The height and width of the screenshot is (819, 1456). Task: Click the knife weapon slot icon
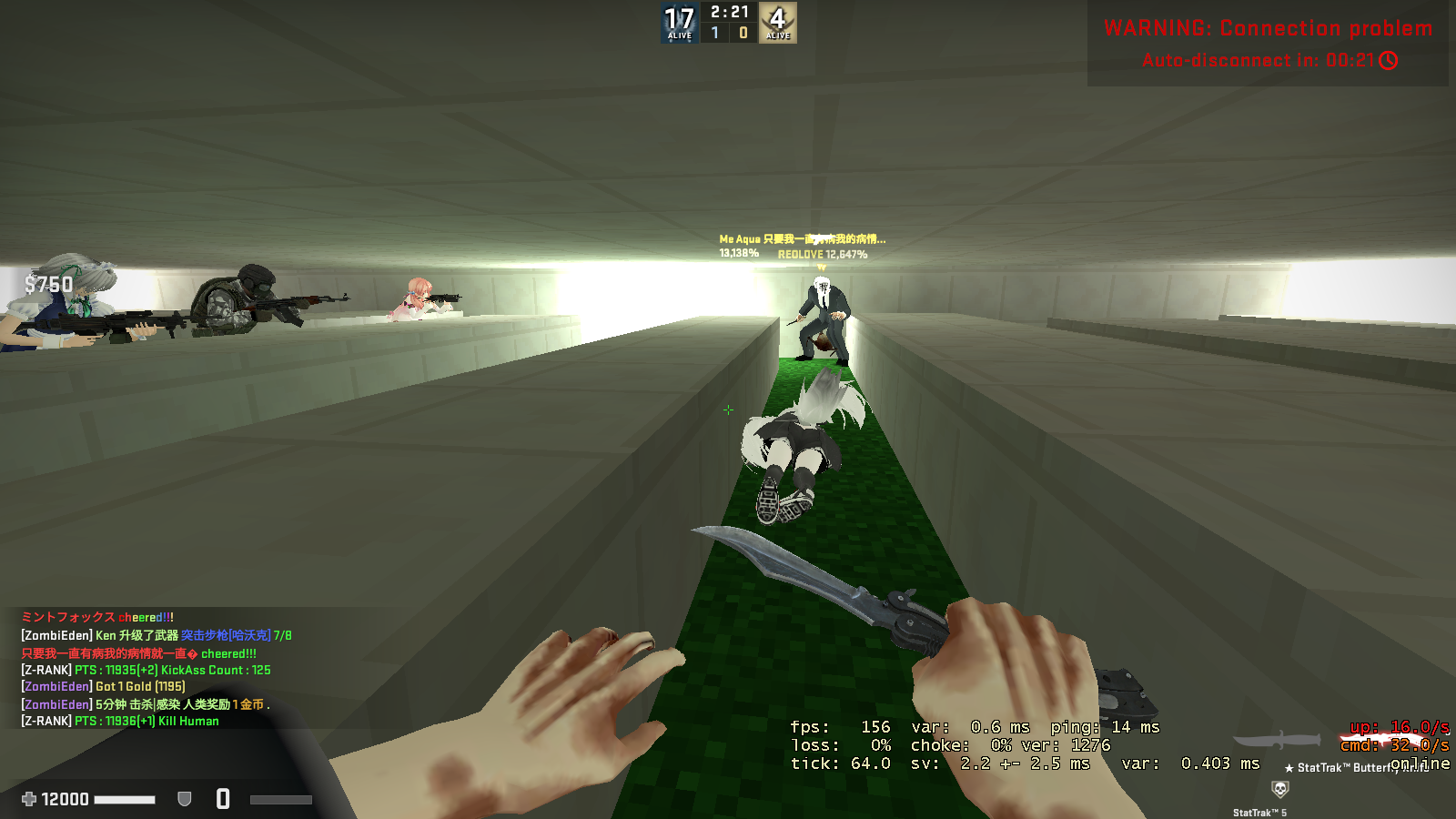(x=1278, y=740)
